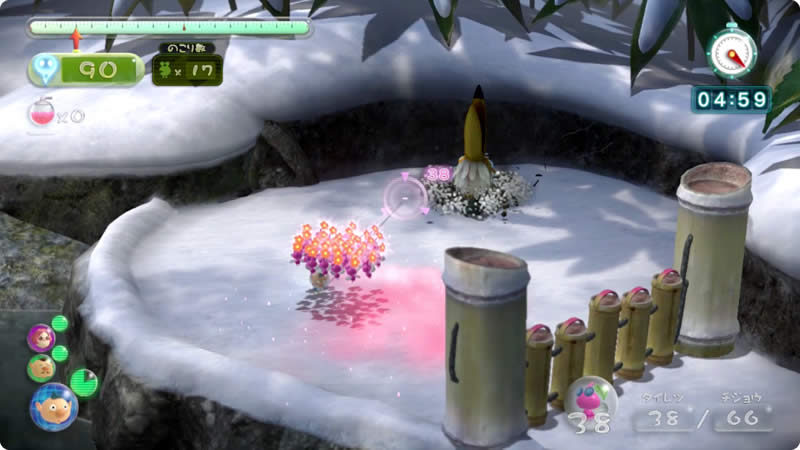This screenshot has width=800, height=450.
Task: Use the ultra-spicy spray bottle icon
Action: tap(42, 113)
